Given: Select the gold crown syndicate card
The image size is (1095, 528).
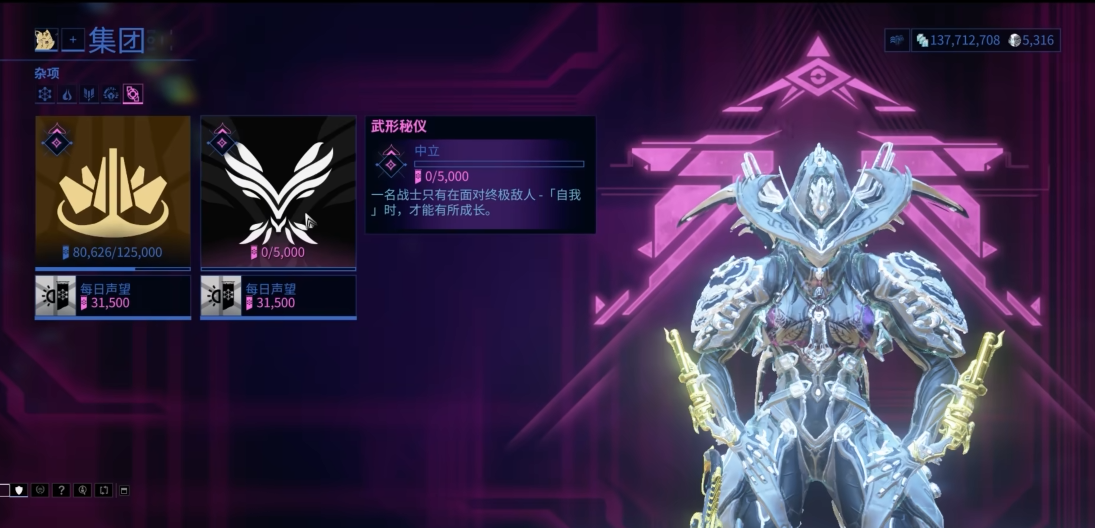Looking at the screenshot, I should pyautogui.click(x=112, y=192).
